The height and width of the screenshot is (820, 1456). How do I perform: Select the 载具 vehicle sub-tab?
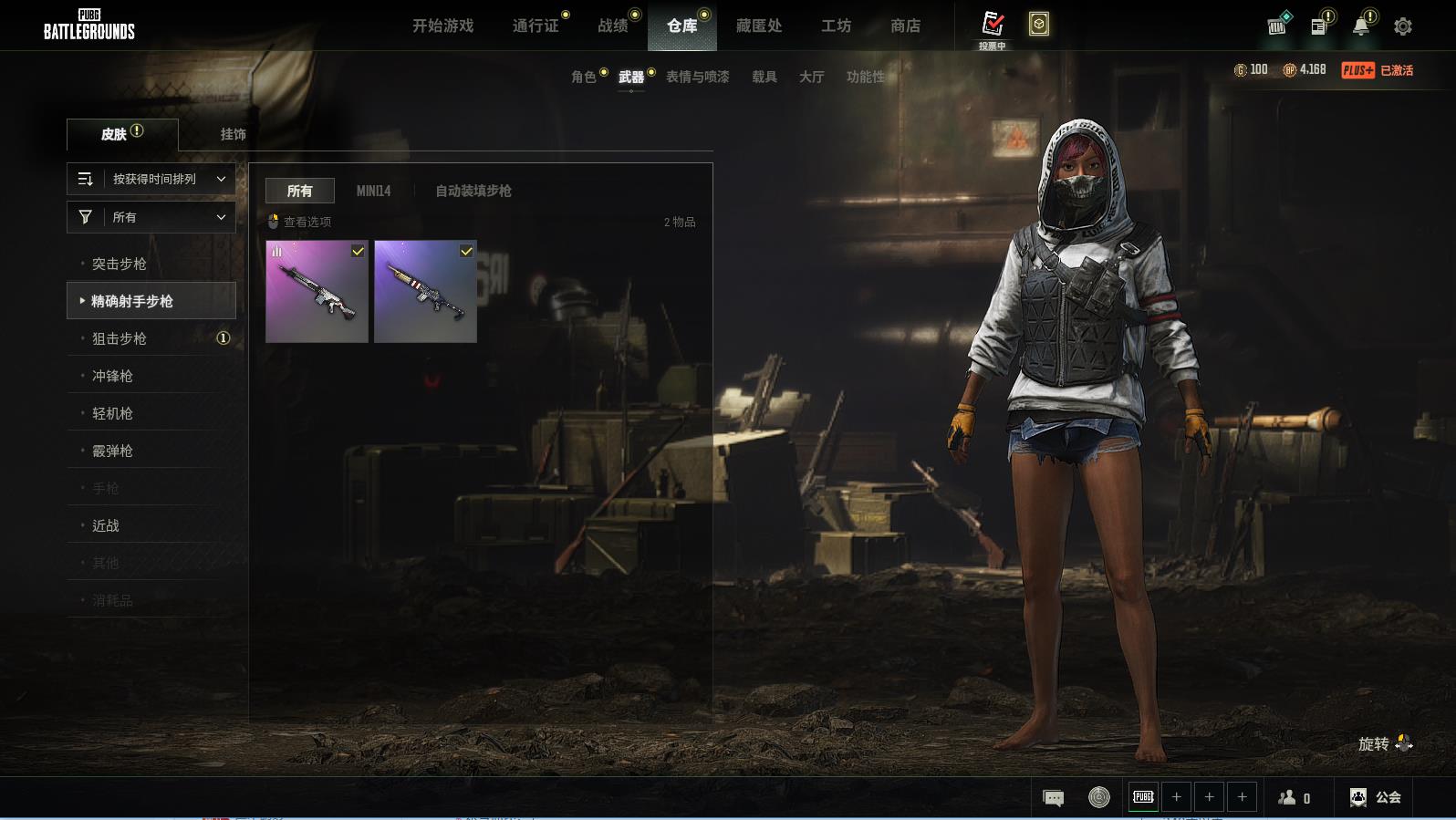[764, 77]
